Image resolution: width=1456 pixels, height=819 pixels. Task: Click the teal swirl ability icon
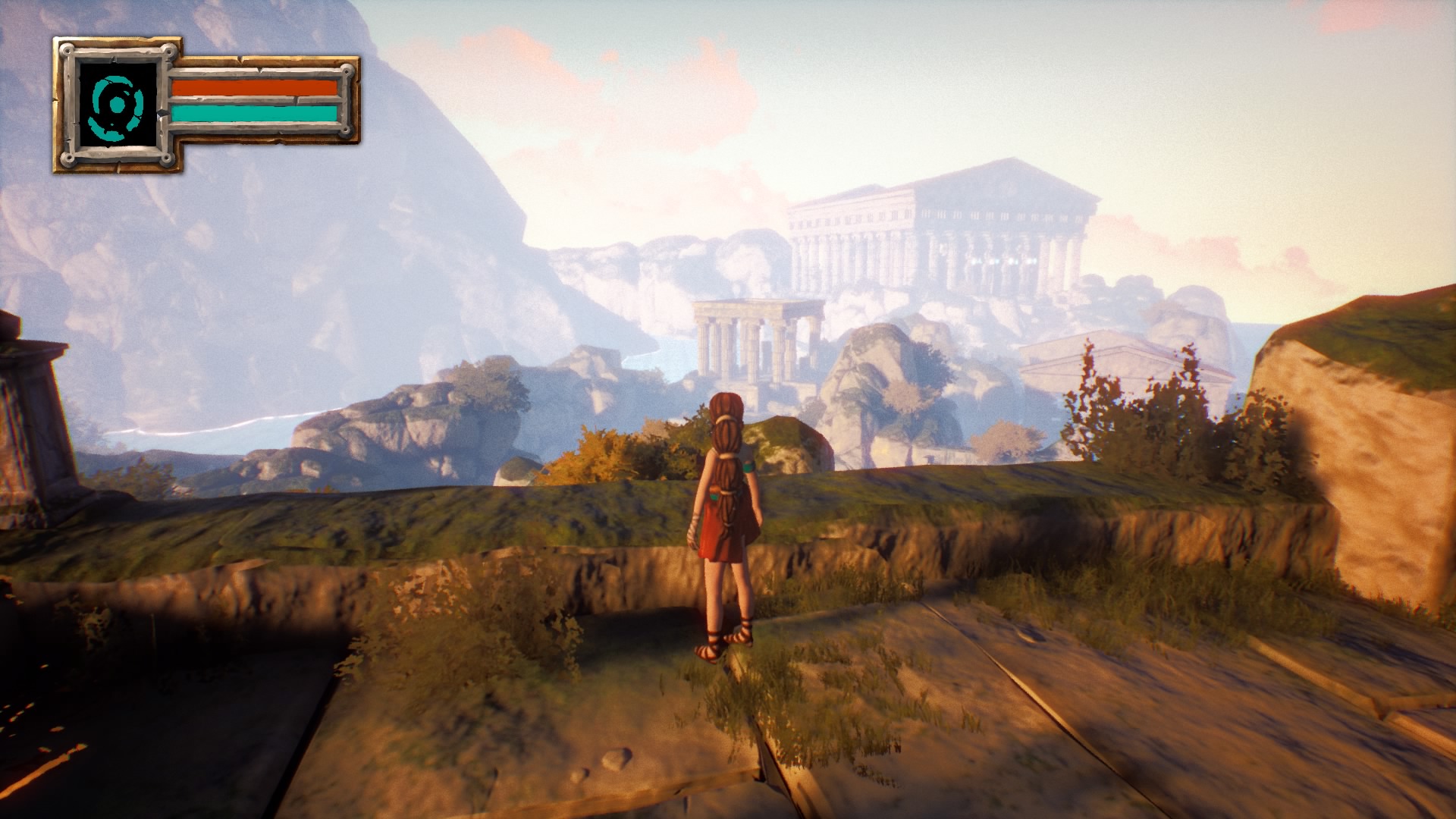coord(117,105)
